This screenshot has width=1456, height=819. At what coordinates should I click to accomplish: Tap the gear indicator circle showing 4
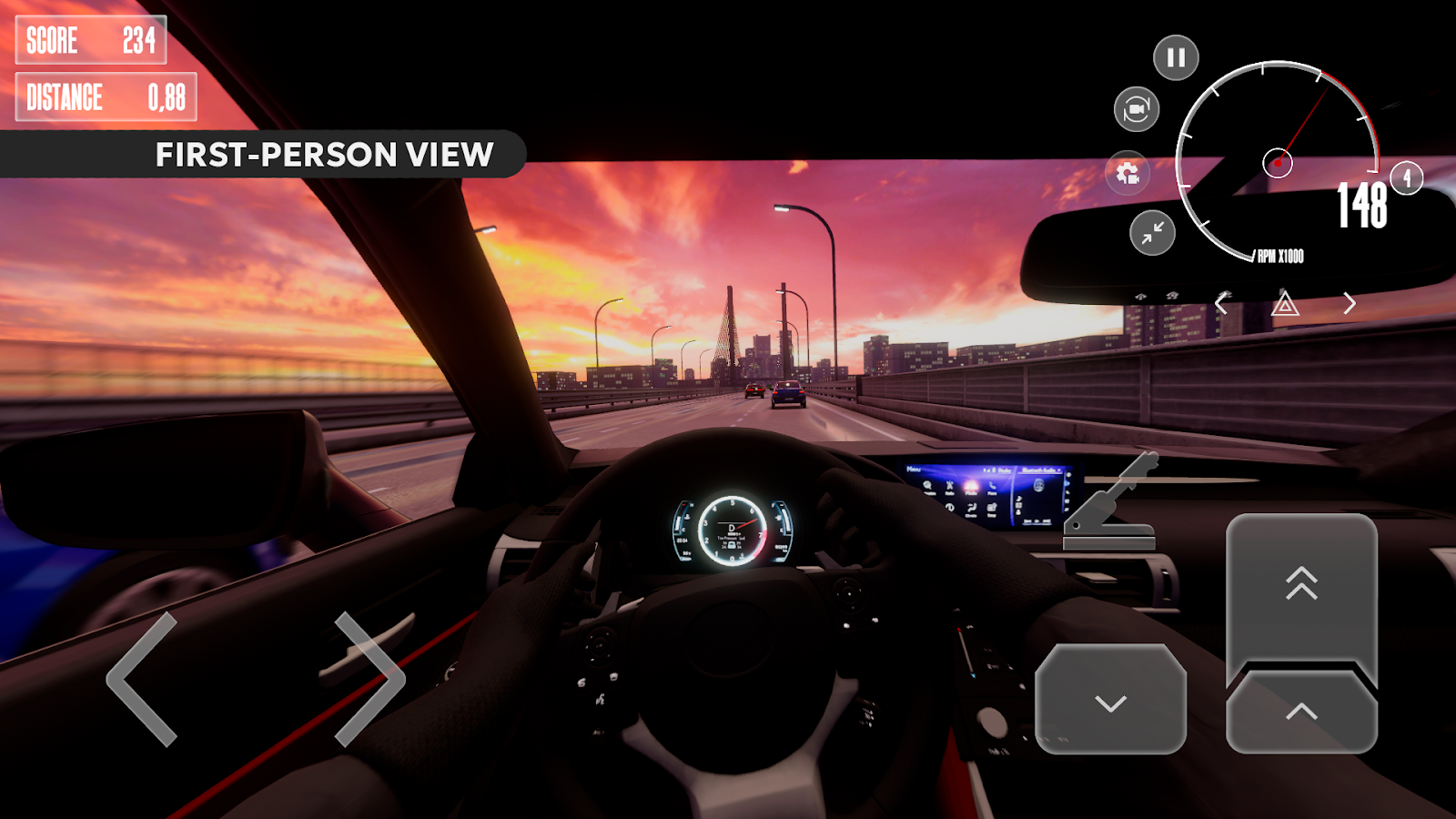click(x=1407, y=177)
